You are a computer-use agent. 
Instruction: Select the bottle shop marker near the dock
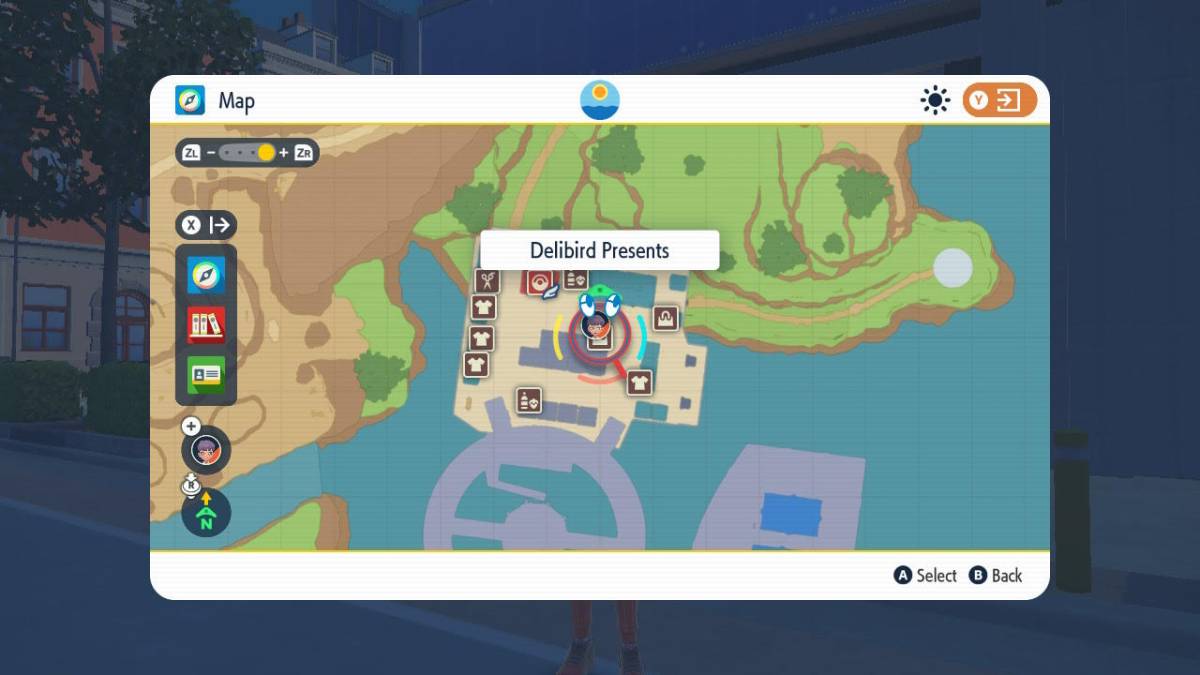[x=528, y=400]
